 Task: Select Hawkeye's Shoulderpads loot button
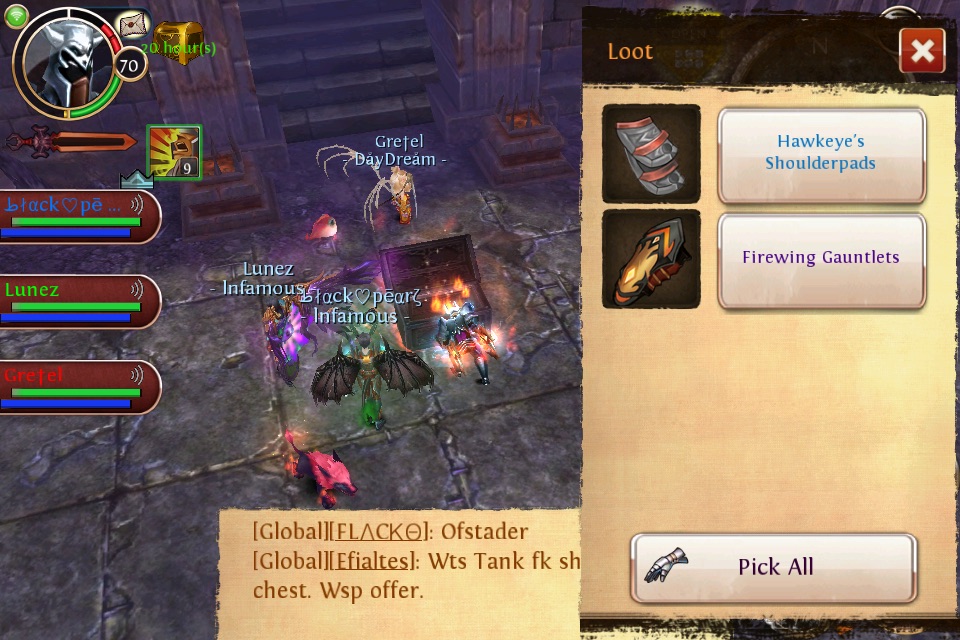[x=821, y=154]
